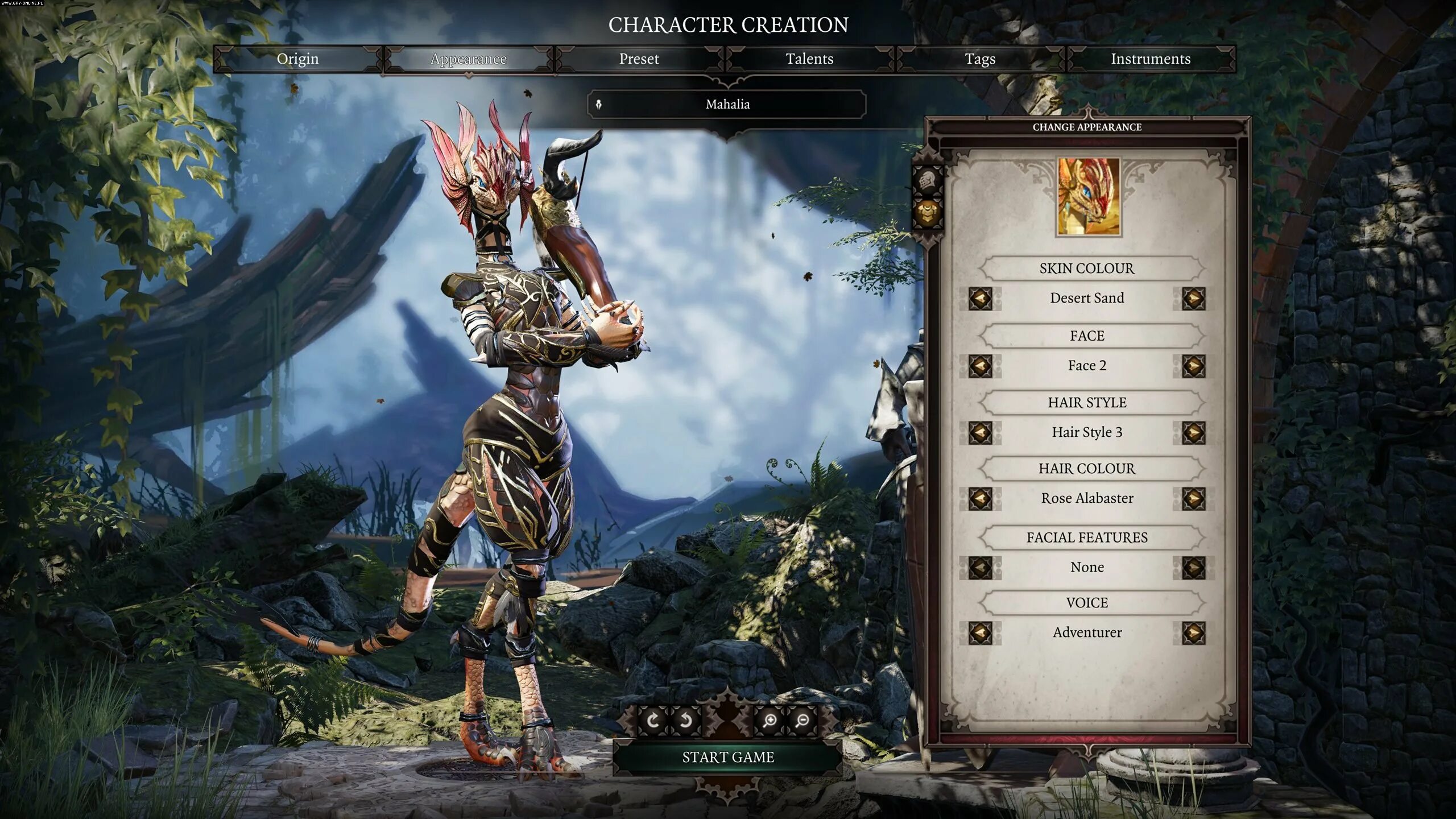Choose next skin colour after Desert Sand
The height and width of the screenshot is (819, 1456).
1193,298
